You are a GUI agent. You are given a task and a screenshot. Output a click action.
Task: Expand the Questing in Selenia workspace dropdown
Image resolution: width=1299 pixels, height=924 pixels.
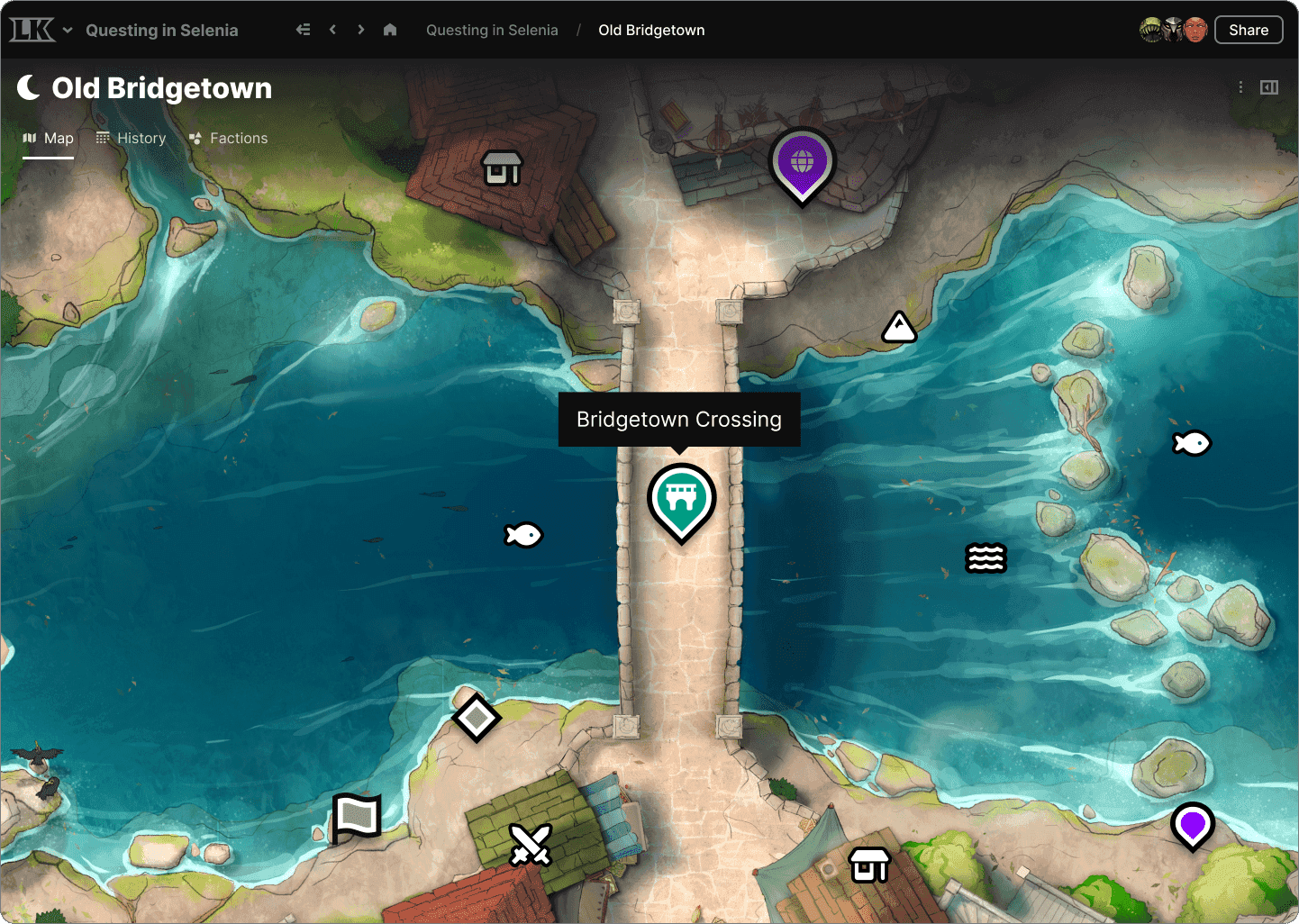tap(68, 30)
